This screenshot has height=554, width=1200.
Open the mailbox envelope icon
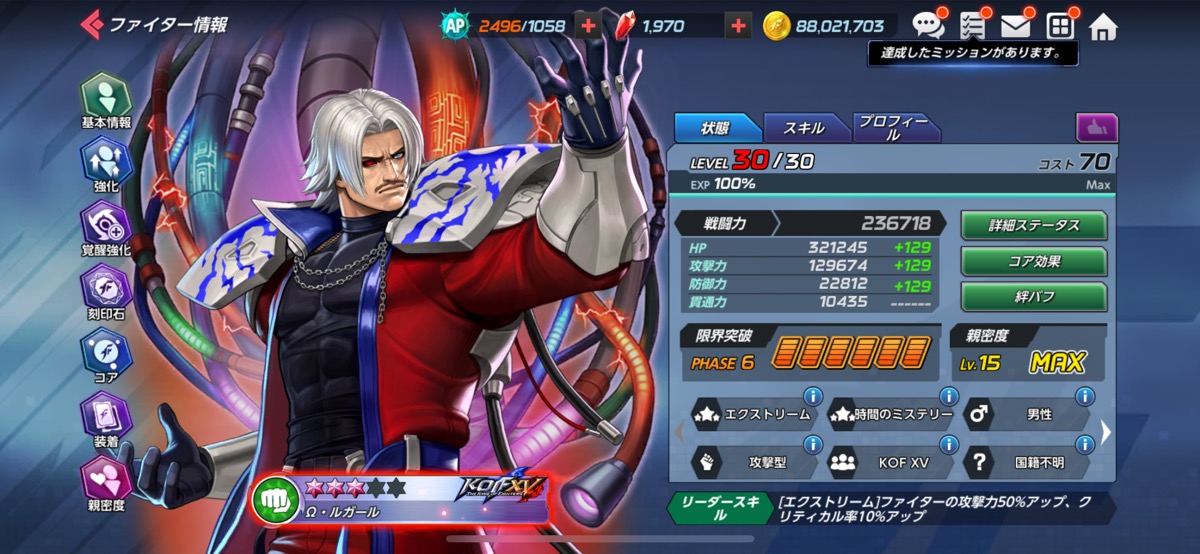pyautogui.click(x=1015, y=27)
